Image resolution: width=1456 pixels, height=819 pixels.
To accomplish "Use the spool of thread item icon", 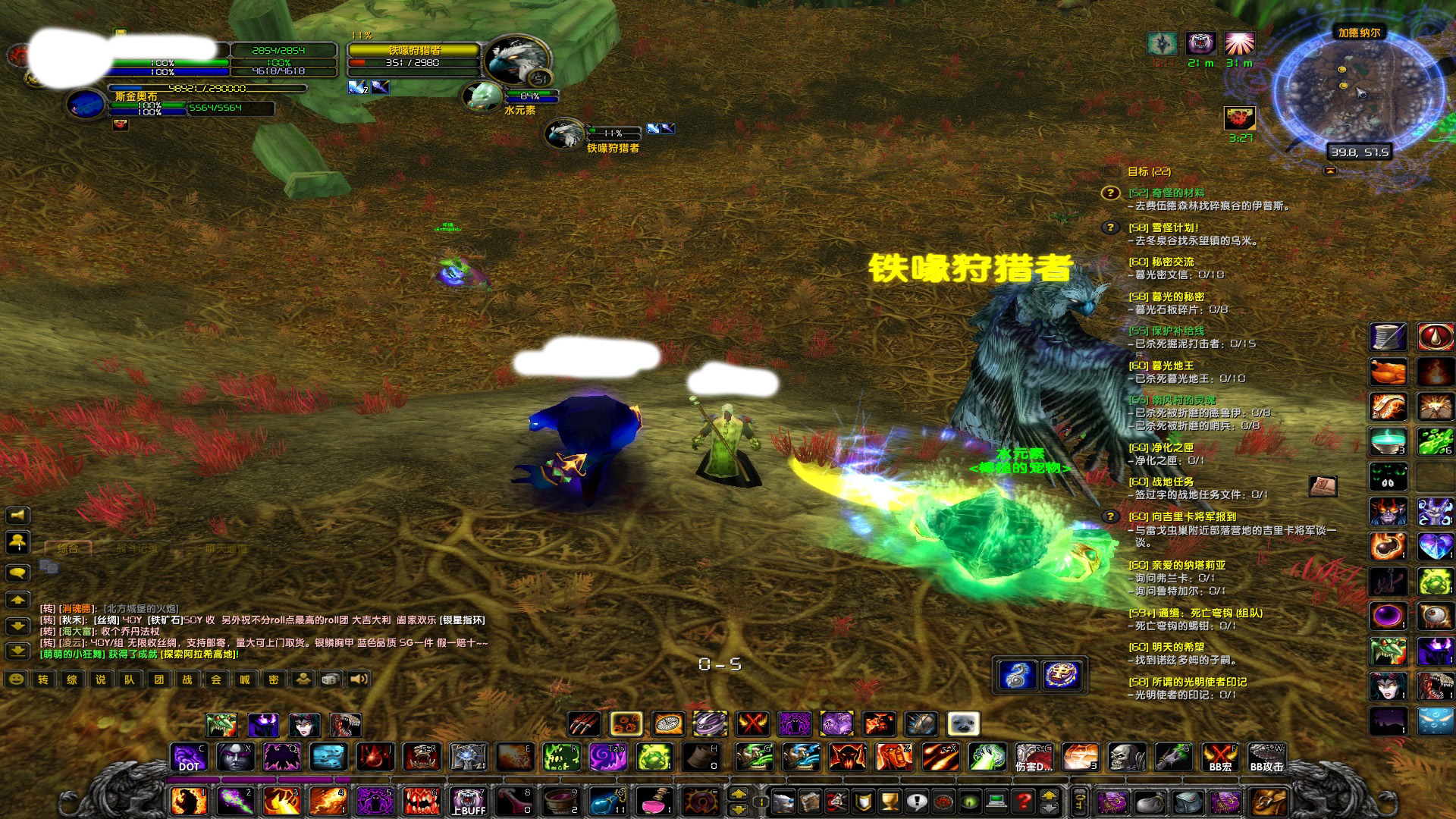I will [x=1388, y=337].
